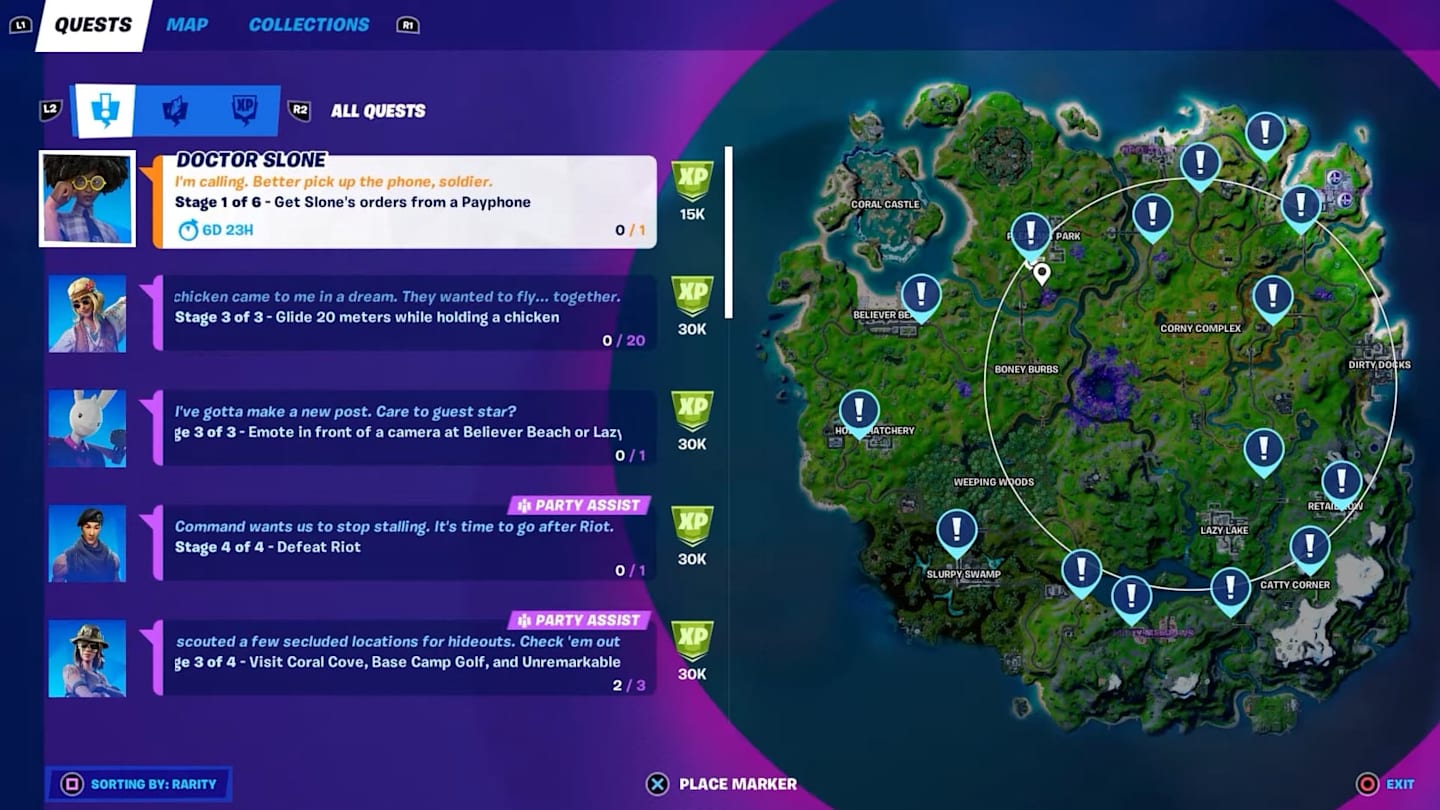The height and width of the screenshot is (810, 1440).
Task: Click the Party Assist icon on the Riot quest
Action: pos(523,505)
